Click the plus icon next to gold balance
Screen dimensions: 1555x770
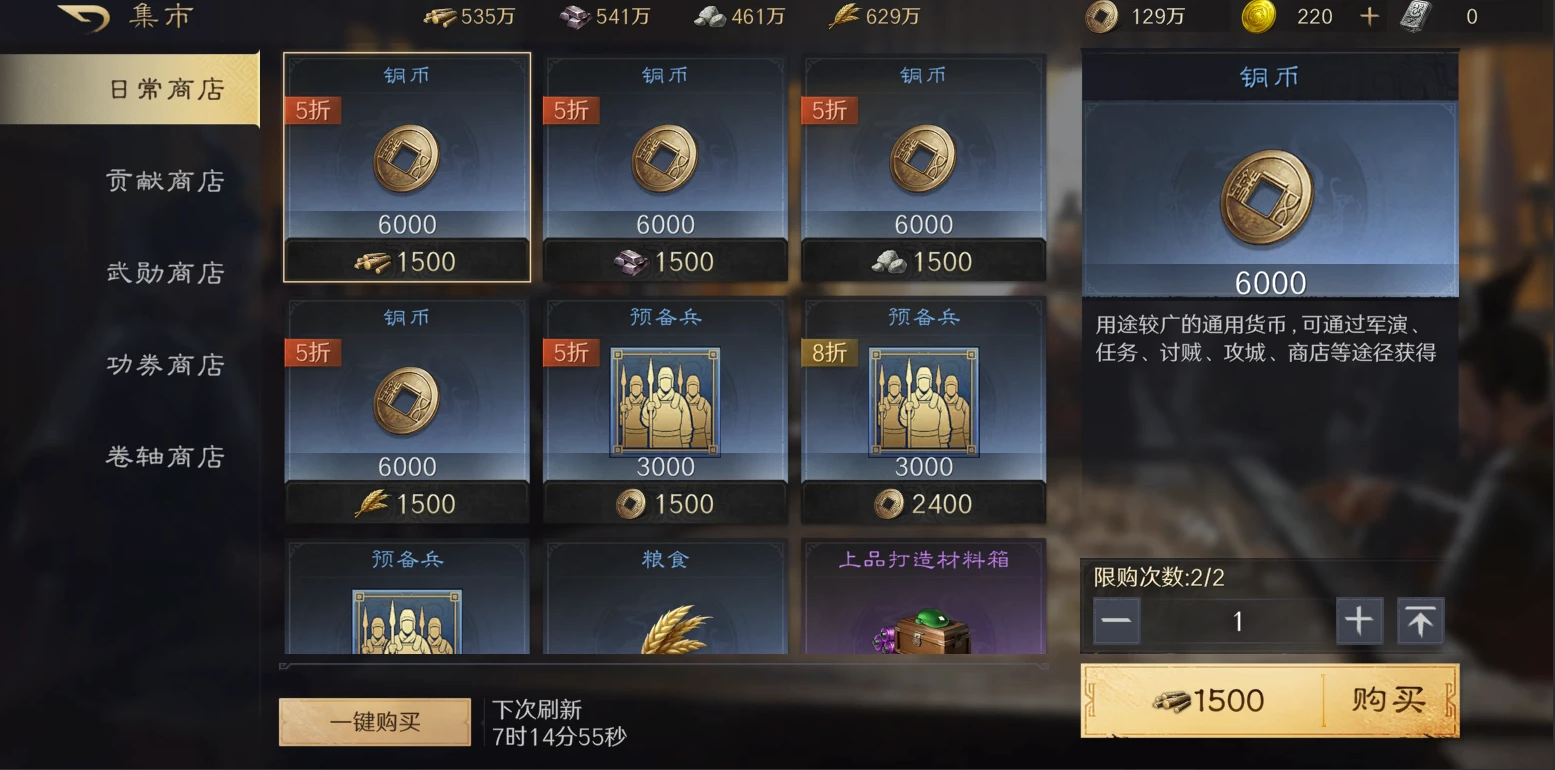pyautogui.click(x=1368, y=16)
